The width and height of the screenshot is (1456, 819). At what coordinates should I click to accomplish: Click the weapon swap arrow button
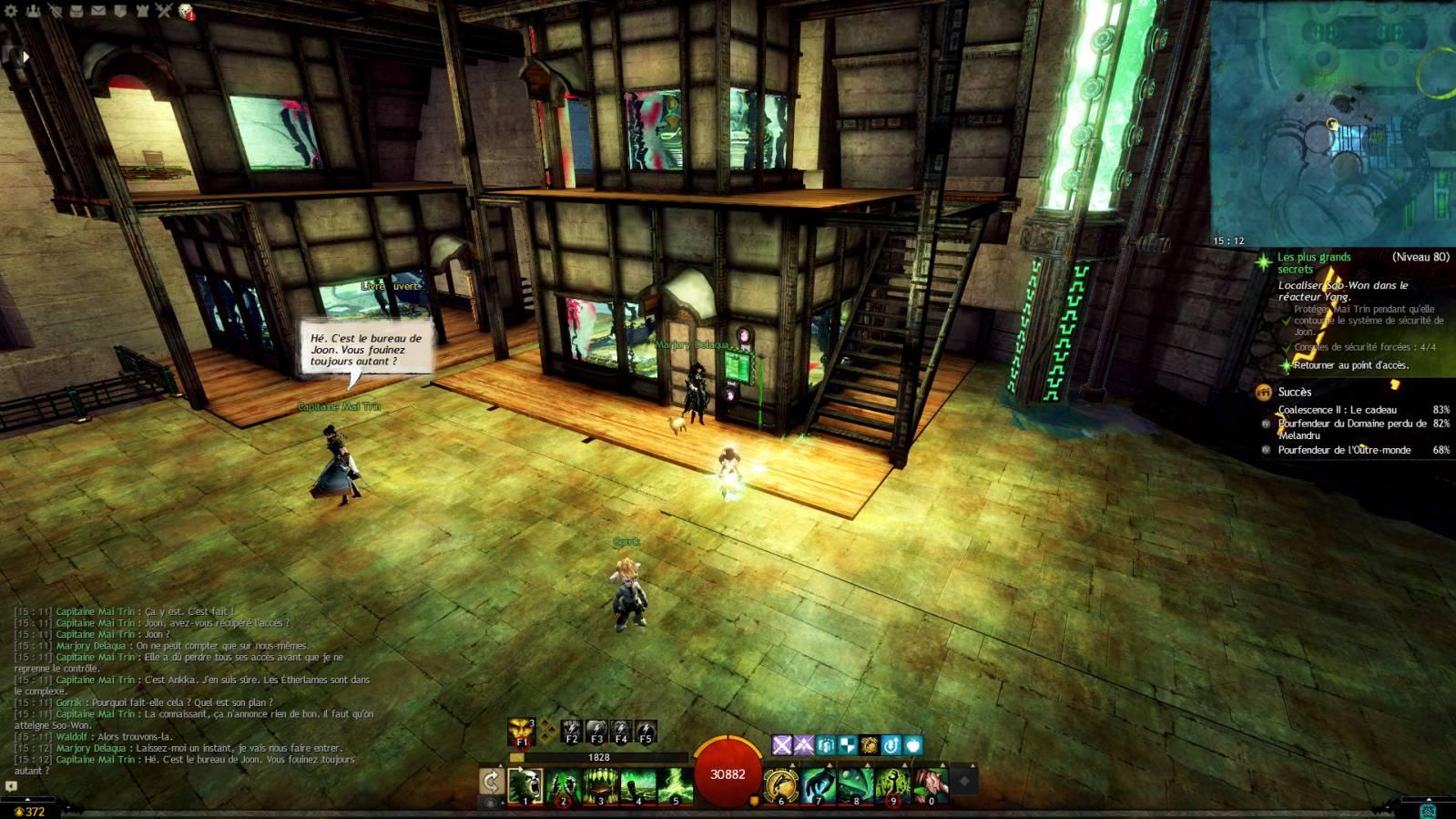[x=491, y=782]
